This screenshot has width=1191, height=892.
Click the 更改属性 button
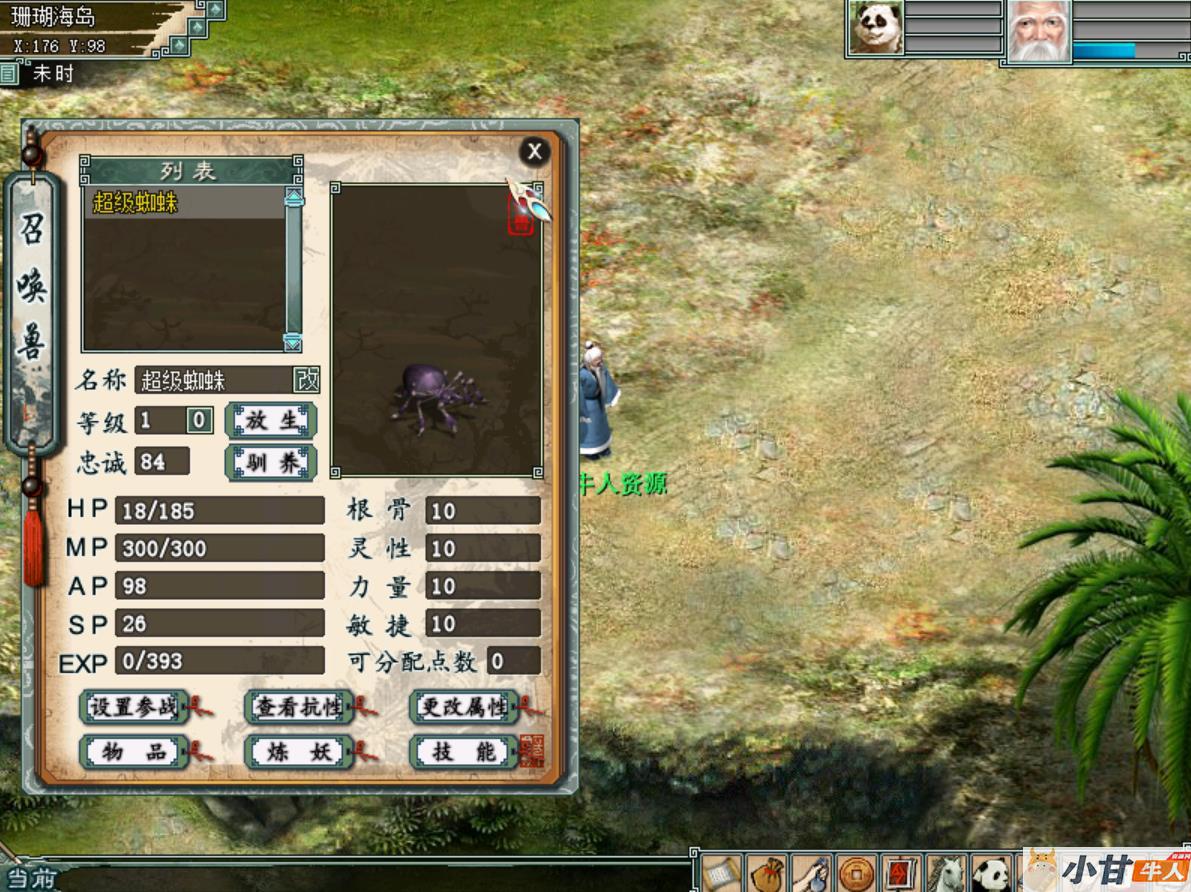point(464,707)
